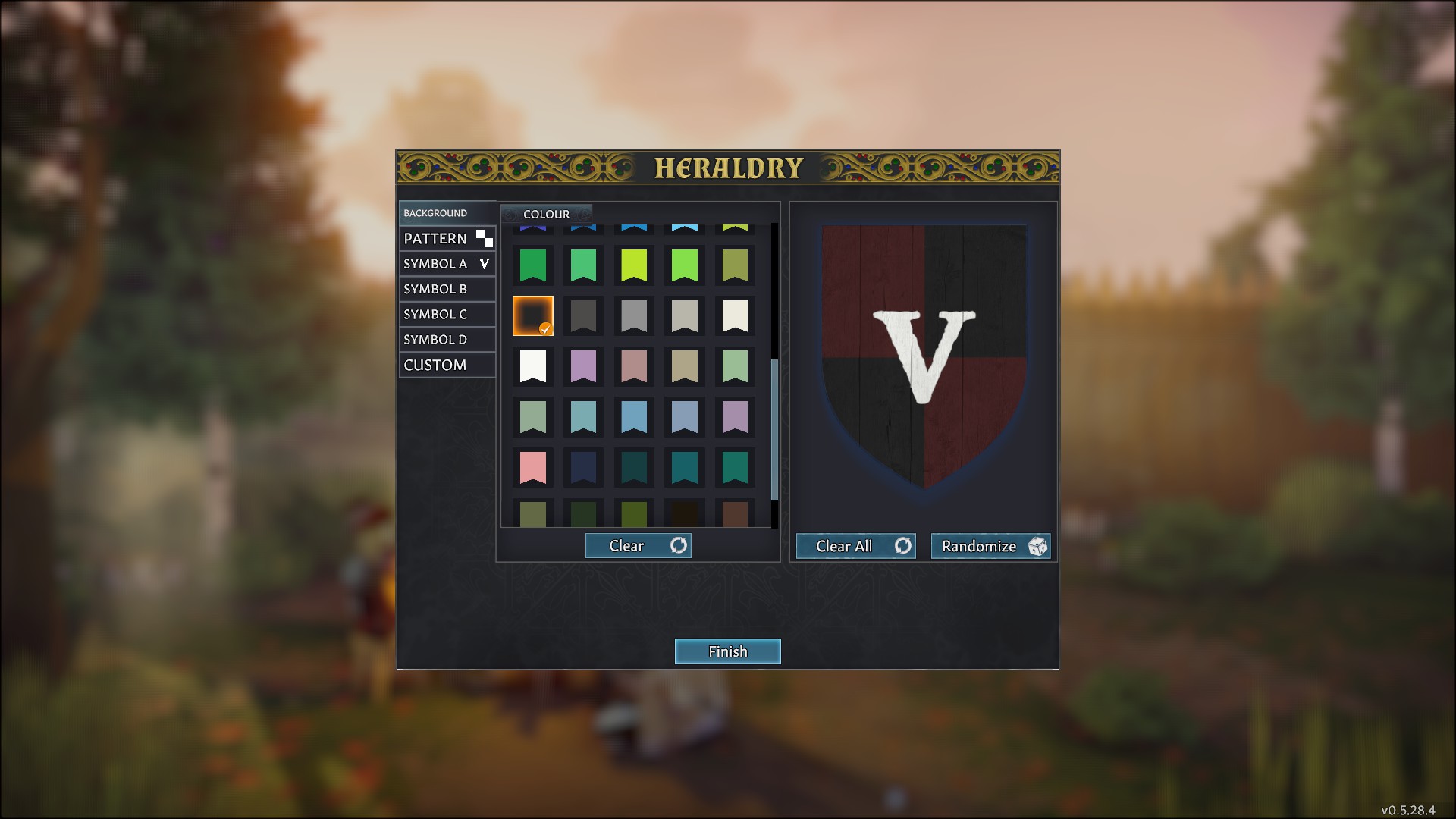This screenshot has height=819, width=1456.
Task: Select the SYMBOL D category
Action: pos(436,339)
